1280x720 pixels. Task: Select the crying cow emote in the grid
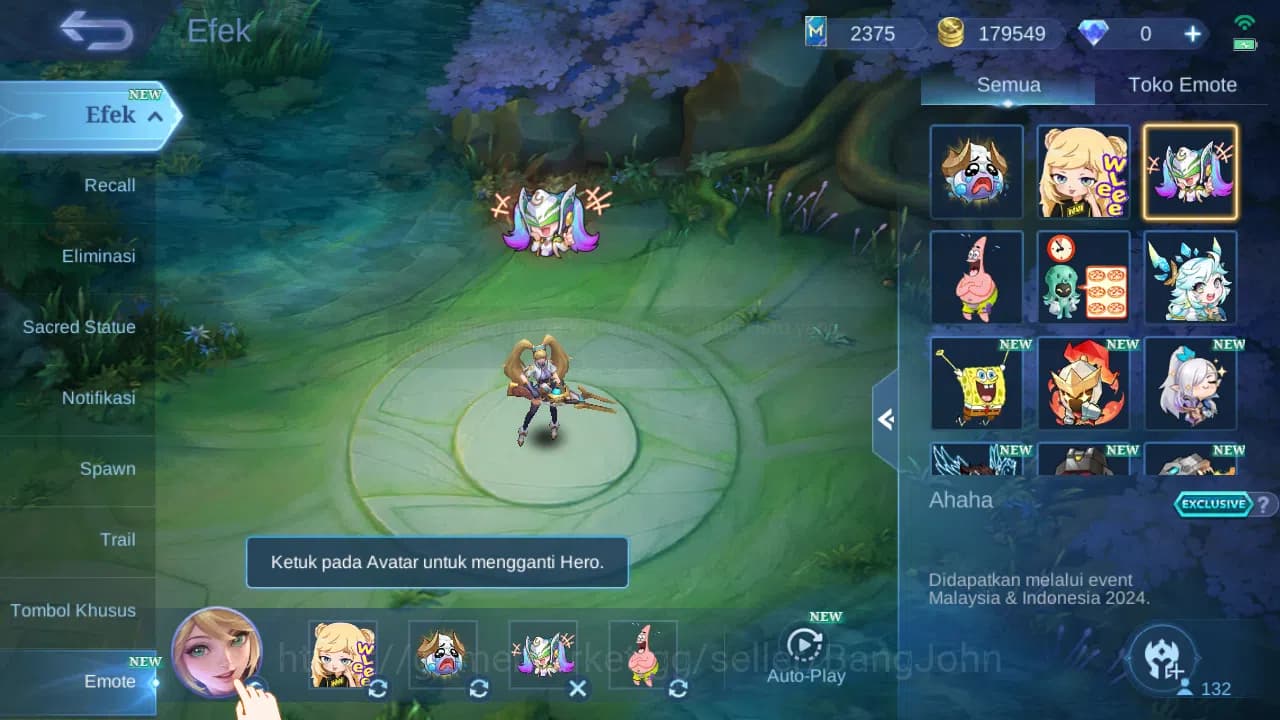tap(977, 172)
